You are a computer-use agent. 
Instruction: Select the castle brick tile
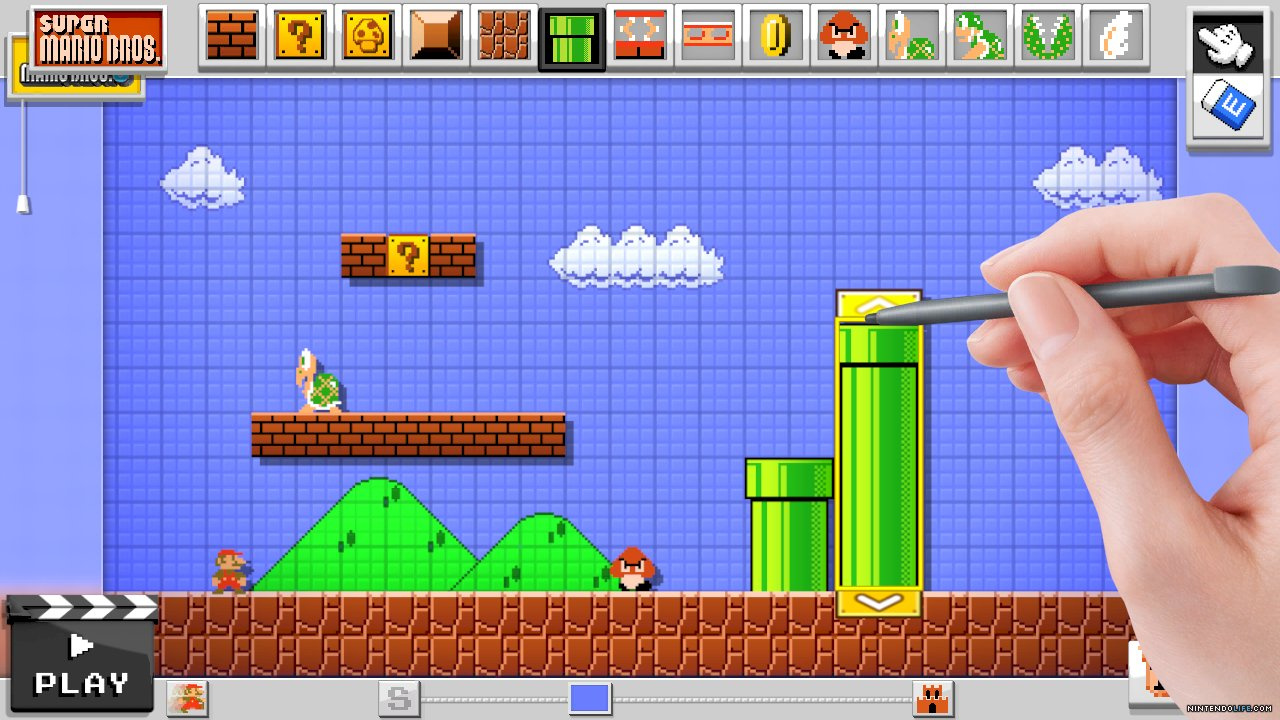click(x=504, y=35)
